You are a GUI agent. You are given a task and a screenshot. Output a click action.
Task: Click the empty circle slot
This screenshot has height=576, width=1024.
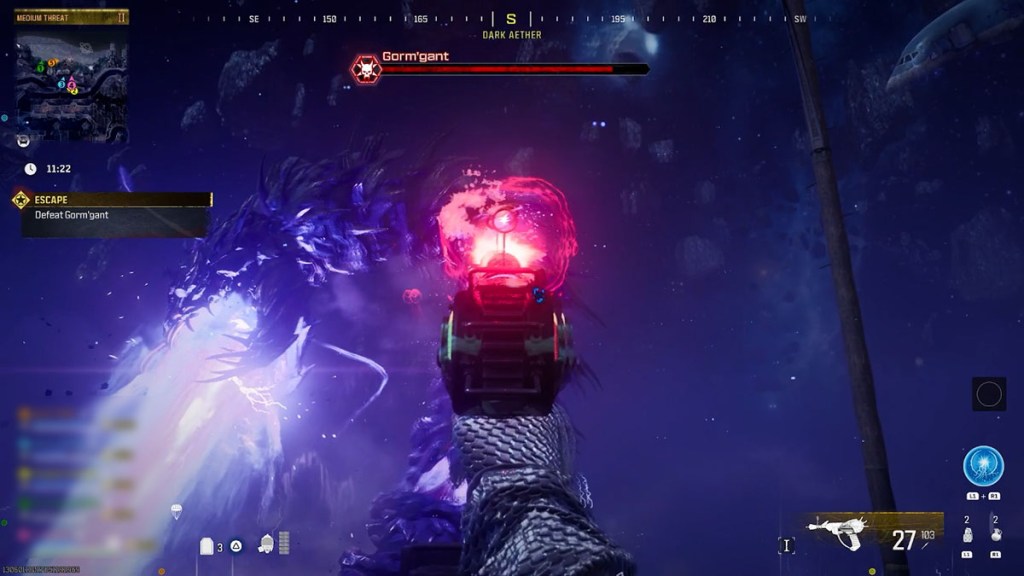click(989, 394)
